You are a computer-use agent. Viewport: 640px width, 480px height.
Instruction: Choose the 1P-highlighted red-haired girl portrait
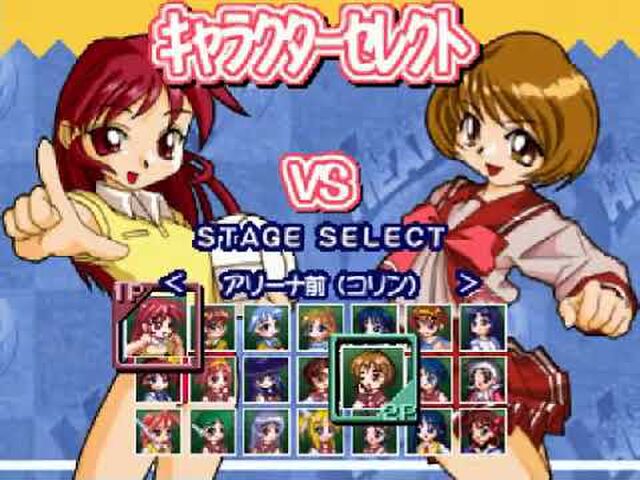pyautogui.click(x=153, y=325)
